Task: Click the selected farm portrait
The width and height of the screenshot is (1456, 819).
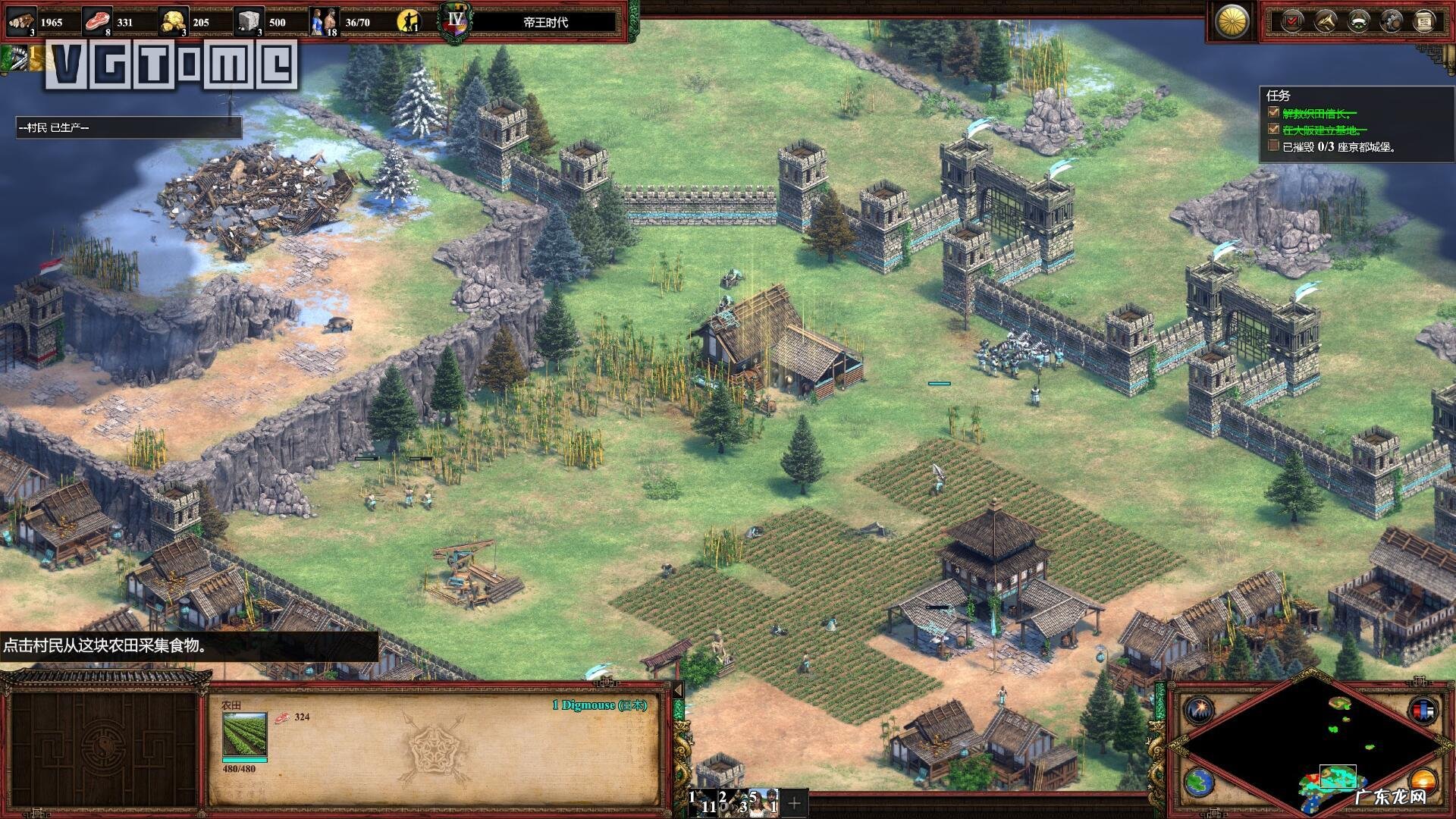Action: pos(244,734)
